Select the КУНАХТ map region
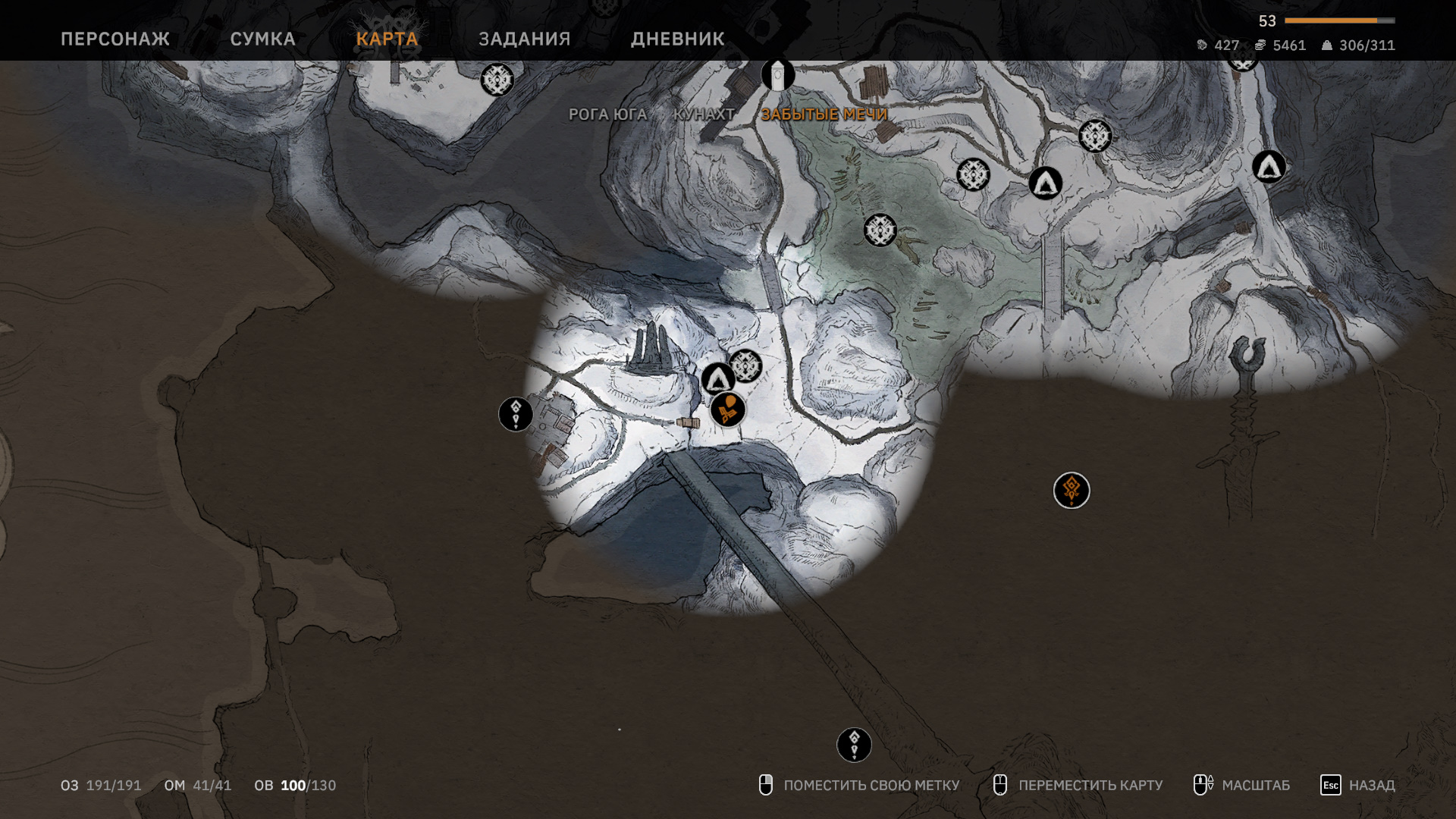Screen dimensions: 1456x819 click(x=704, y=115)
